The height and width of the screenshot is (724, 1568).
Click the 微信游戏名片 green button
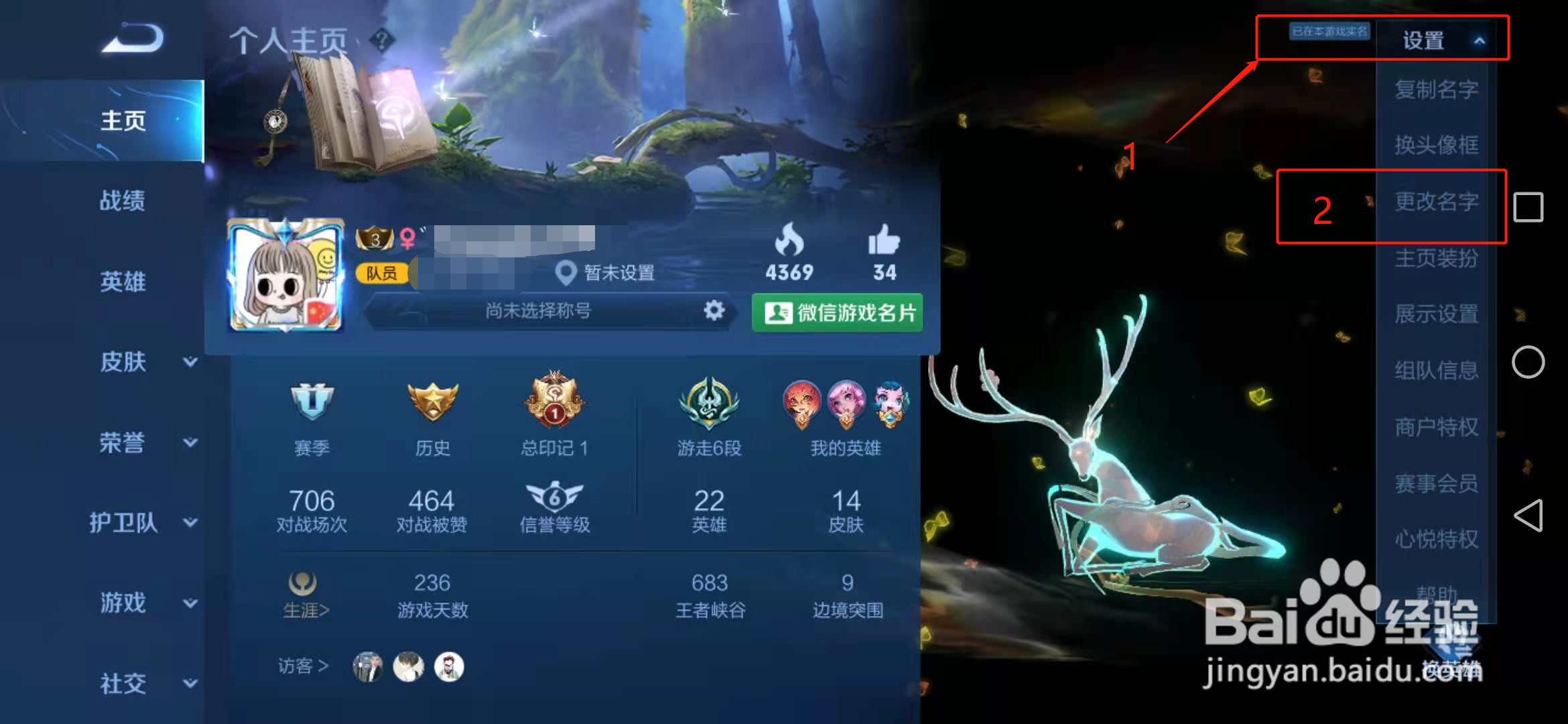(x=836, y=312)
